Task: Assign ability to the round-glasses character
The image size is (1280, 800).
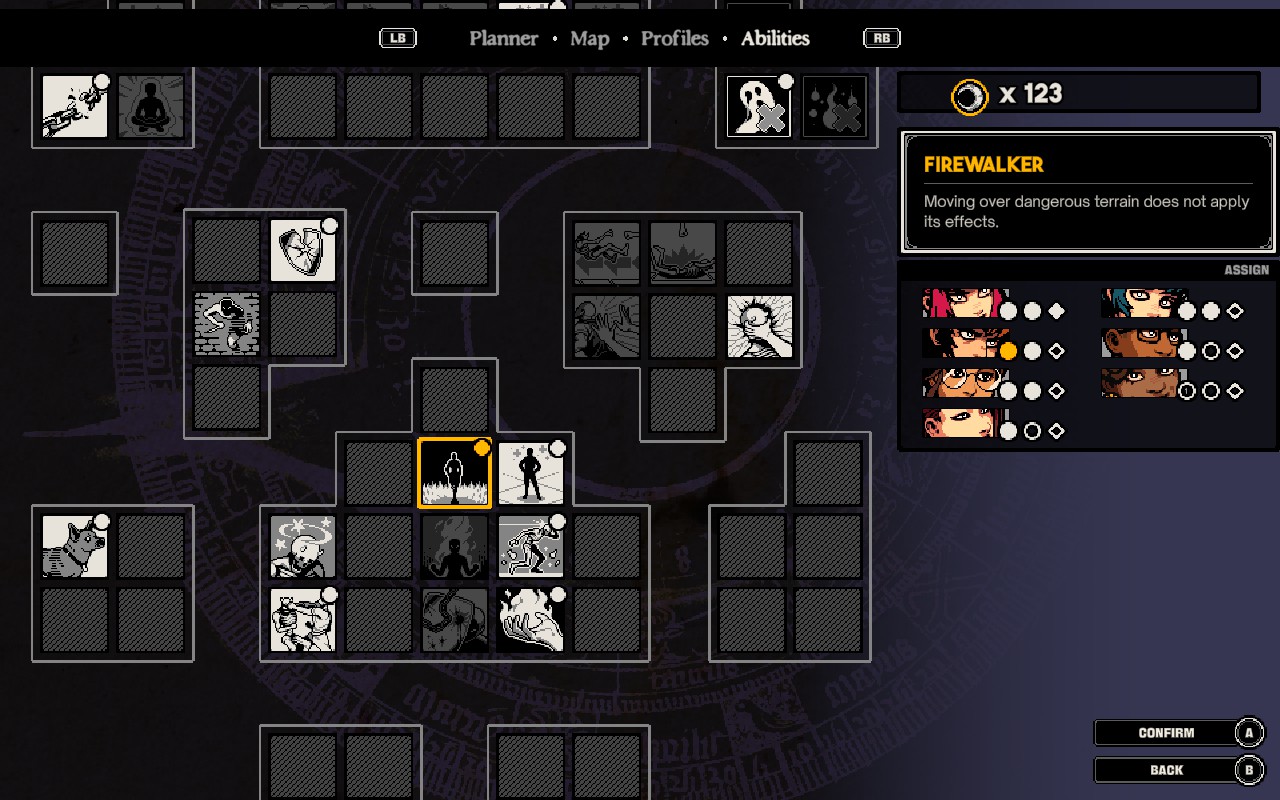Action: coord(958,384)
